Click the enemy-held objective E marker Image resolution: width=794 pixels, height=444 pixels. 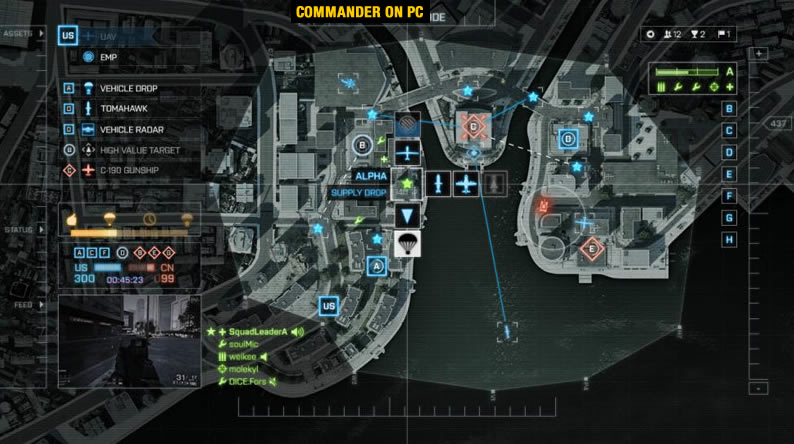click(592, 248)
